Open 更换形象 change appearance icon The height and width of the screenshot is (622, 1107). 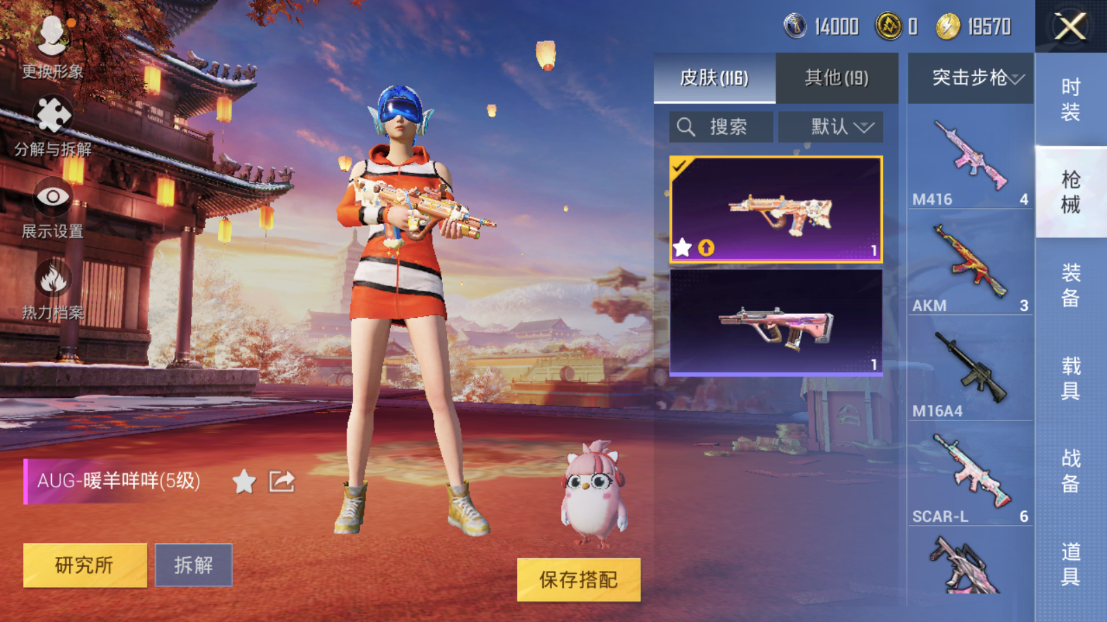click(52, 47)
